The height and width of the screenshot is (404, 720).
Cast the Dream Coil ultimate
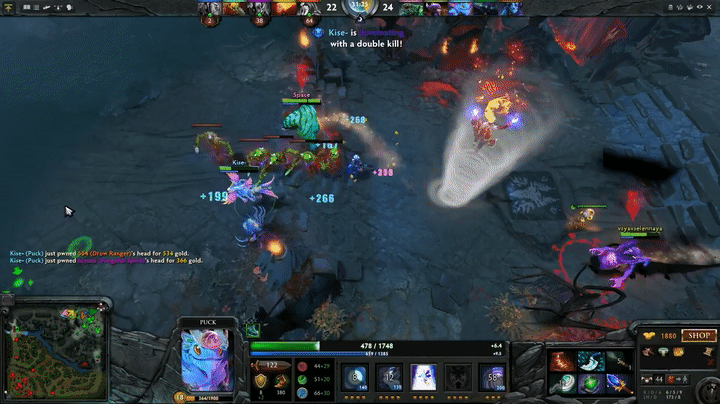(x=492, y=377)
